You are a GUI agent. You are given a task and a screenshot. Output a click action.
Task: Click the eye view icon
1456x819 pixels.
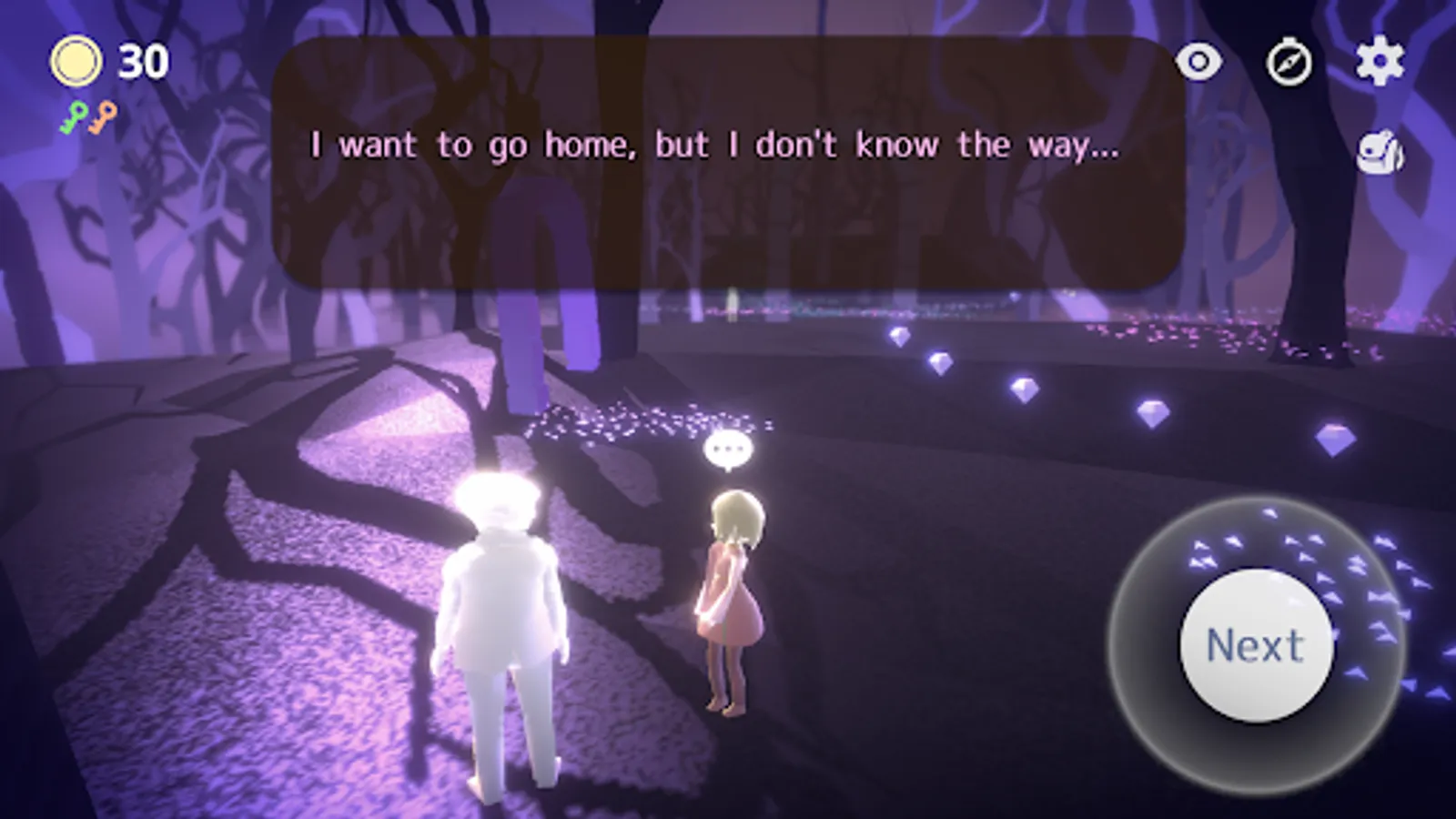[x=1201, y=62]
